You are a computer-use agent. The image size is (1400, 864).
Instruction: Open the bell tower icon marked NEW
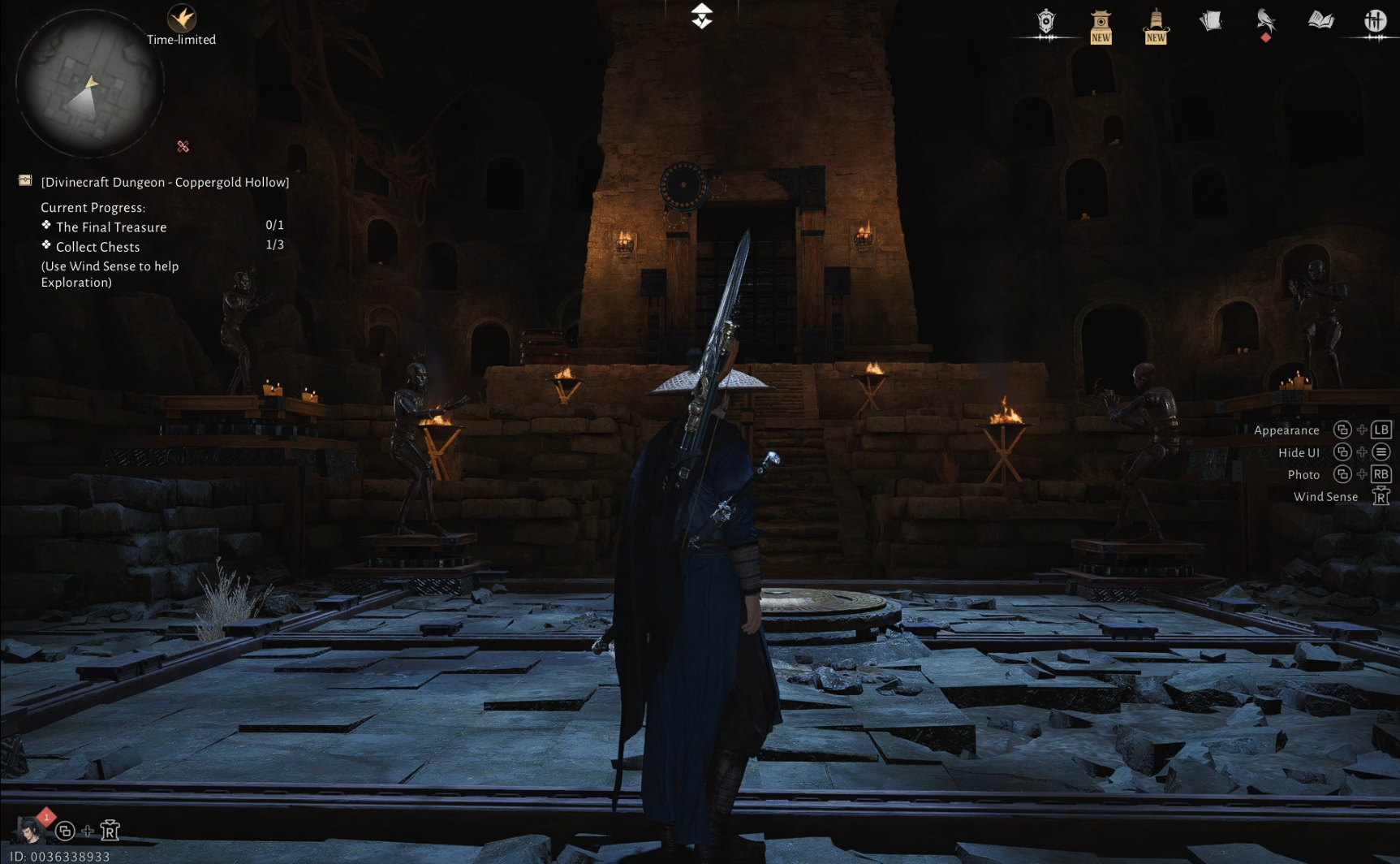click(x=1155, y=21)
